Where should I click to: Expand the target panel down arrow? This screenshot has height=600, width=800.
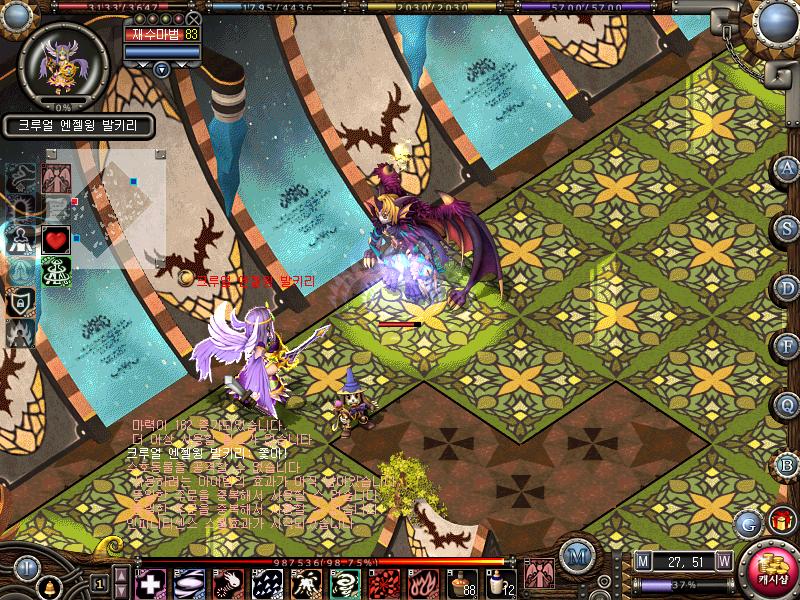[161, 69]
